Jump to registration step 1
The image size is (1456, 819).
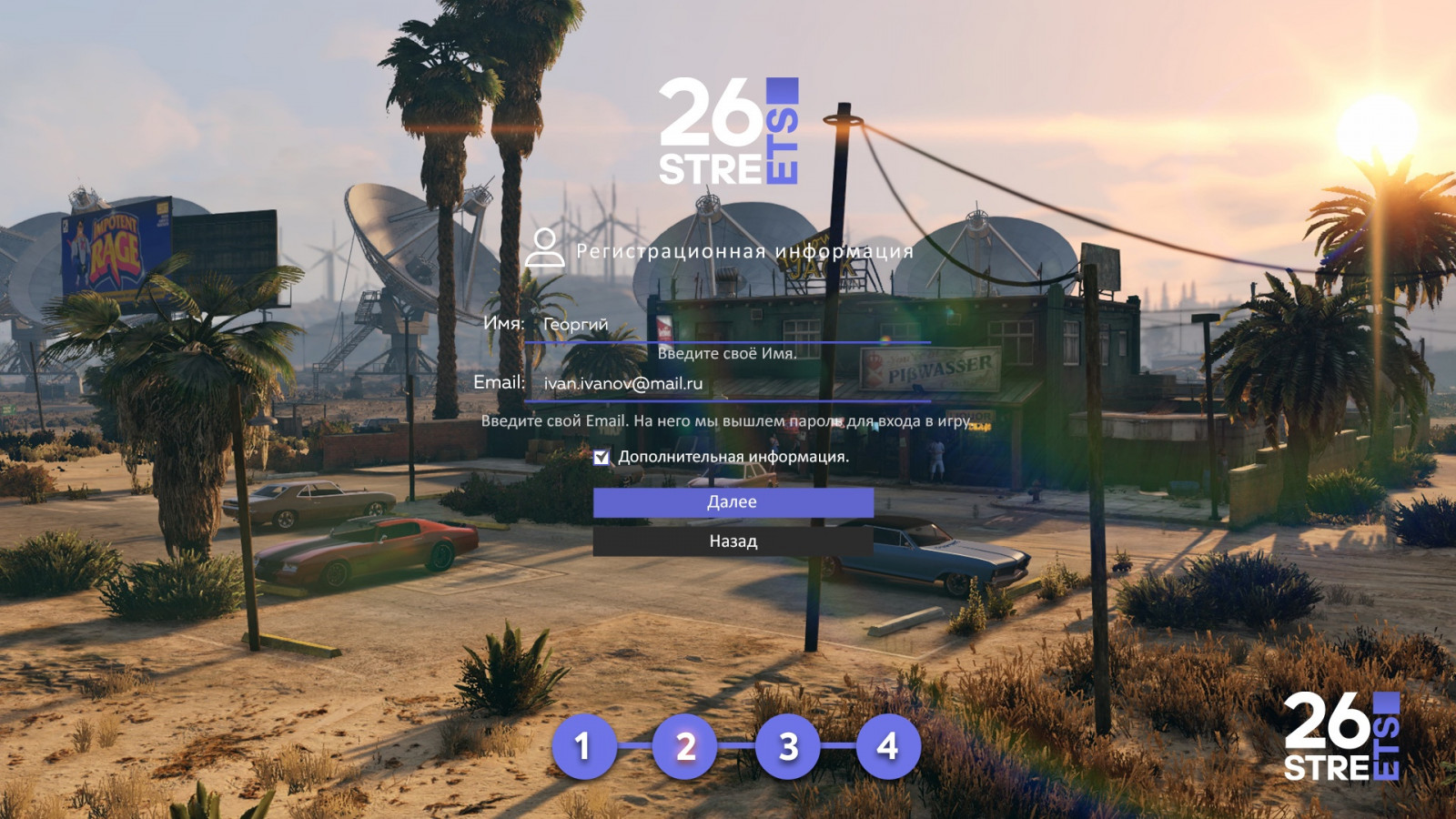pos(583,746)
